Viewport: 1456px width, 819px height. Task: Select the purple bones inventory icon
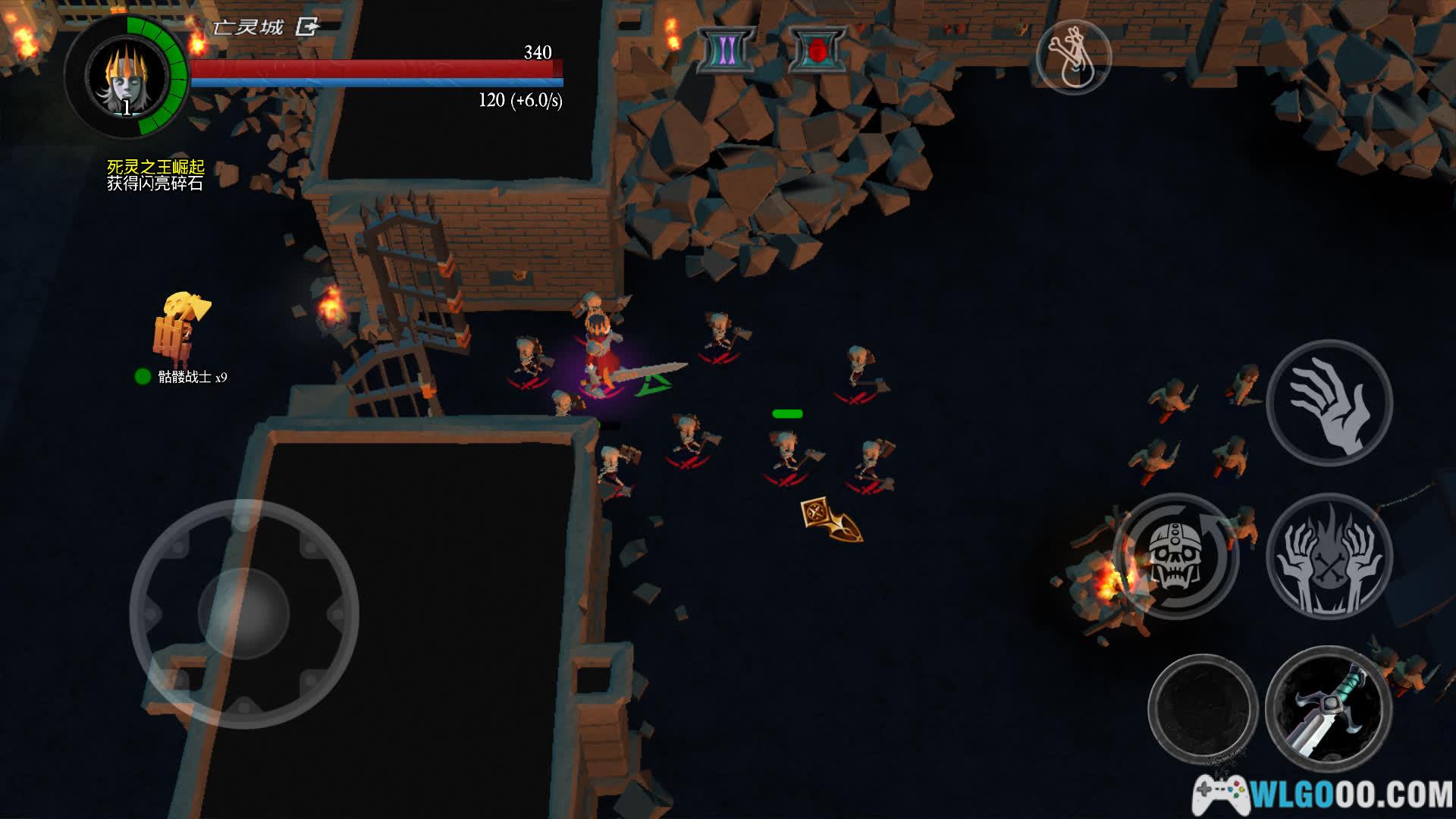(x=726, y=50)
